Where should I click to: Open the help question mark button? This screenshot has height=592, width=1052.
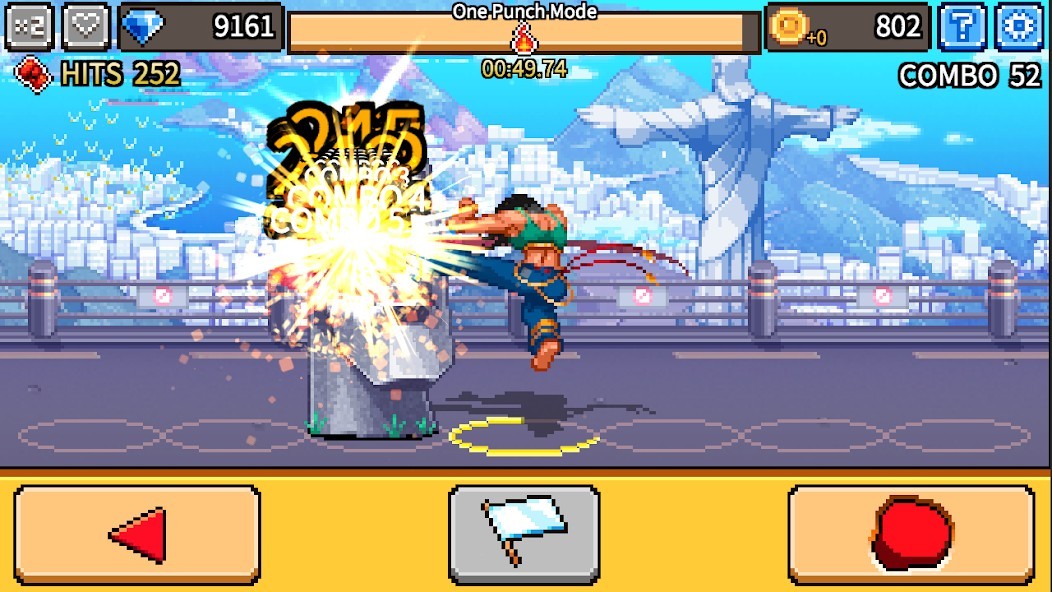(962, 27)
